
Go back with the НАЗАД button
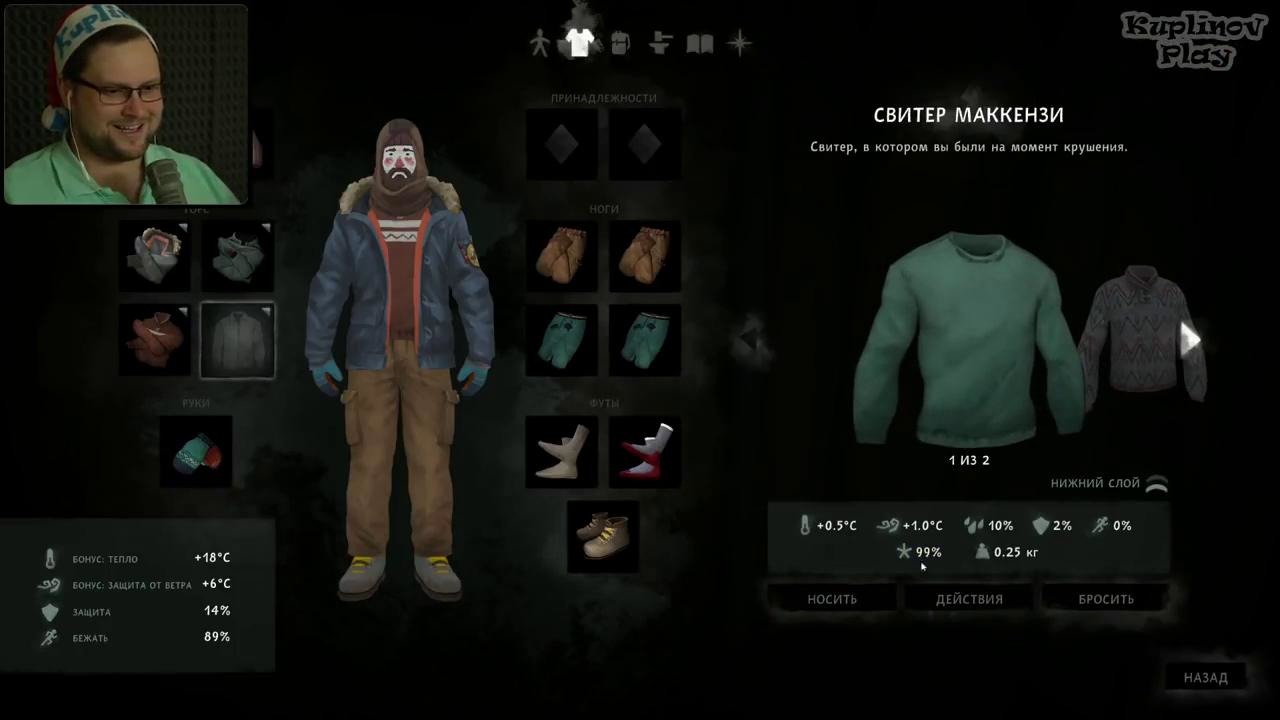tap(1205, 677)
